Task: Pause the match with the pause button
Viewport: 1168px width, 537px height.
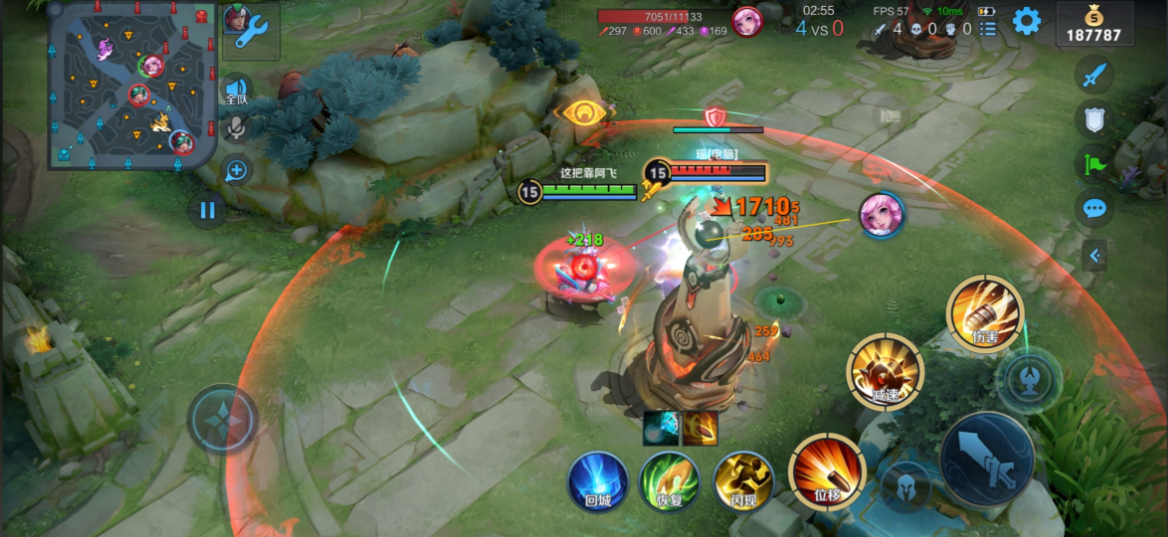Action: point(207,211)
